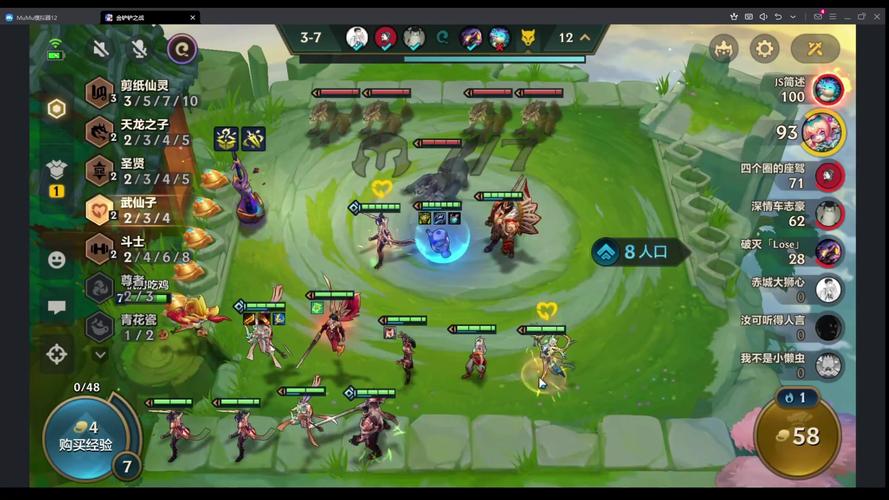Viewport: 889px width, 500px height.
Task: Open the emoji smiley face panel
Action: point(57,259)
